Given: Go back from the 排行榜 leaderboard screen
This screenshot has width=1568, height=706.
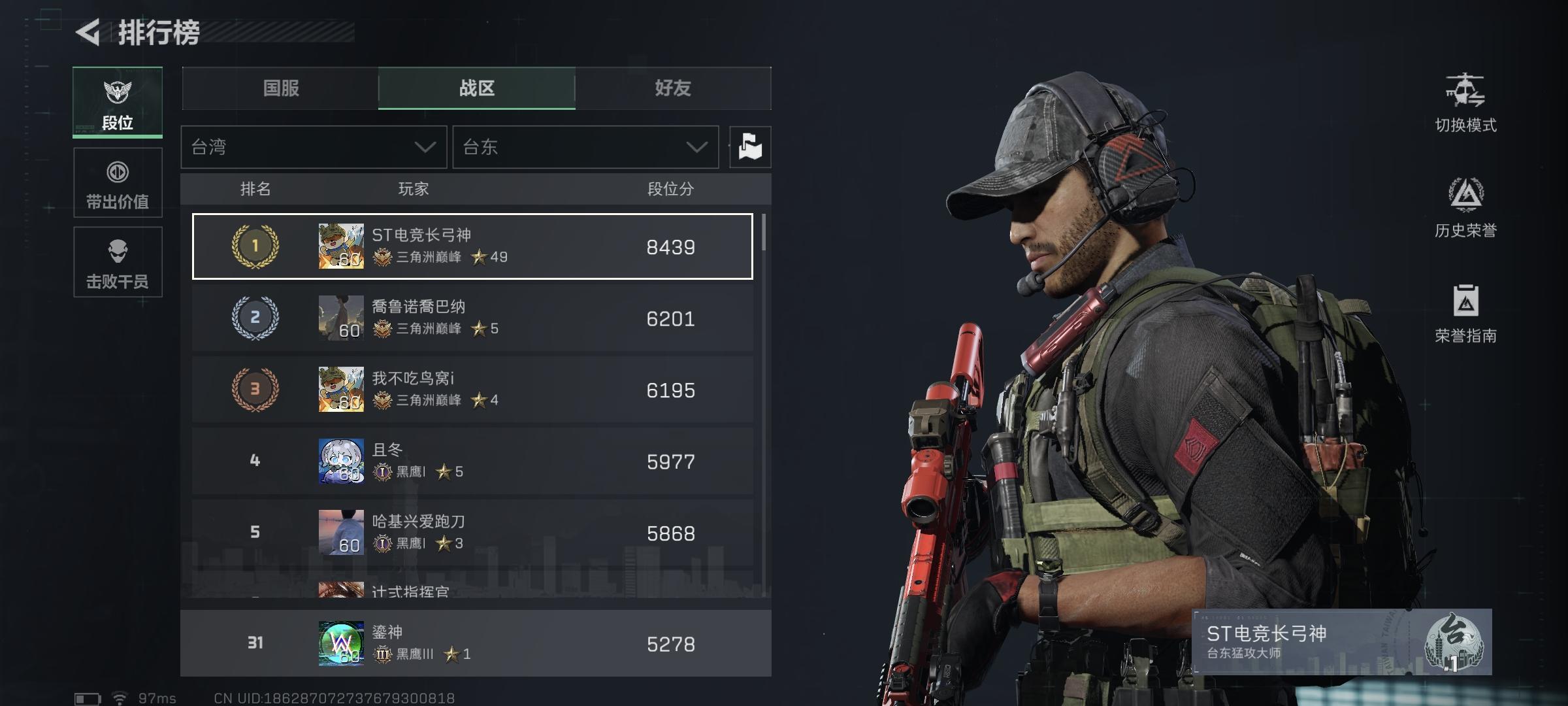Looking at the screenshot, I should (x=88, y=32).
